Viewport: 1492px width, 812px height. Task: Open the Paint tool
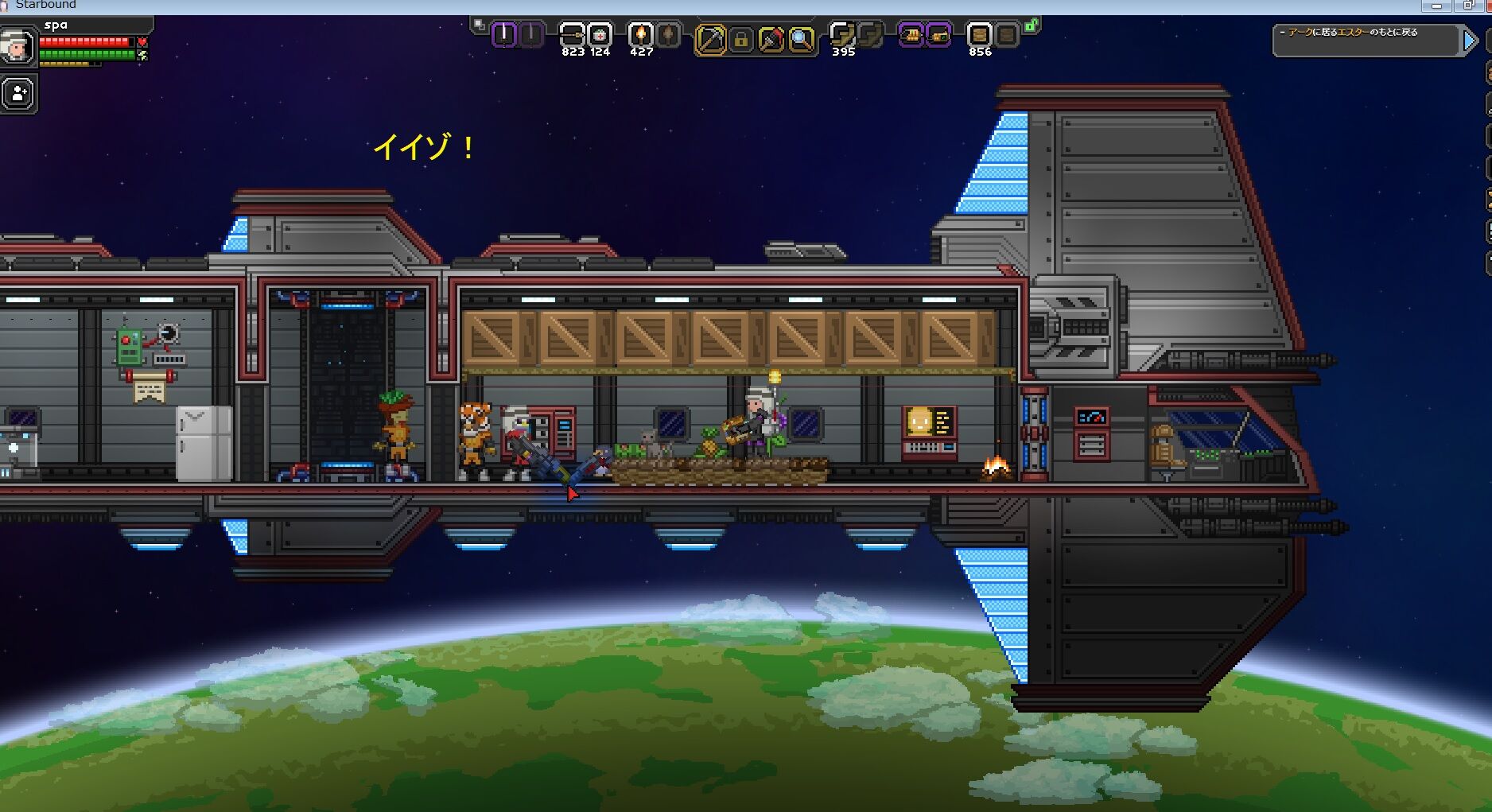click(770, 37)
